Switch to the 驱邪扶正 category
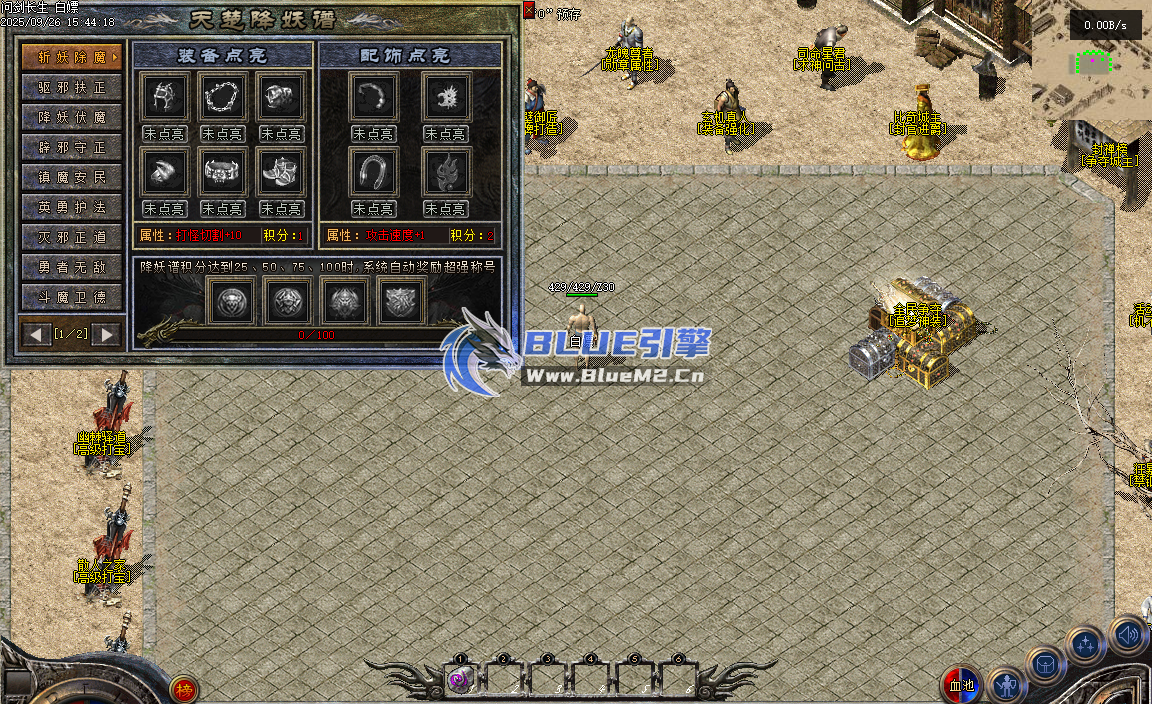 (72, 87)
